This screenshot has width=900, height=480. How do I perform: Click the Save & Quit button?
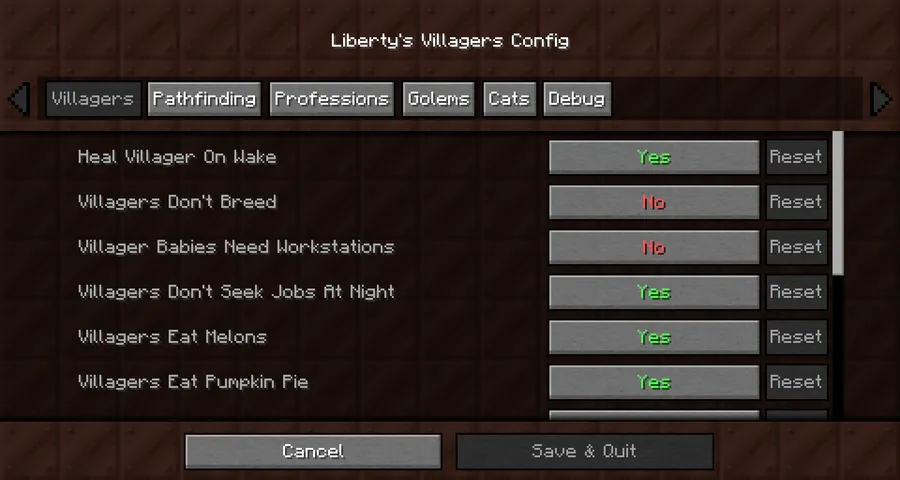point(584,451)
